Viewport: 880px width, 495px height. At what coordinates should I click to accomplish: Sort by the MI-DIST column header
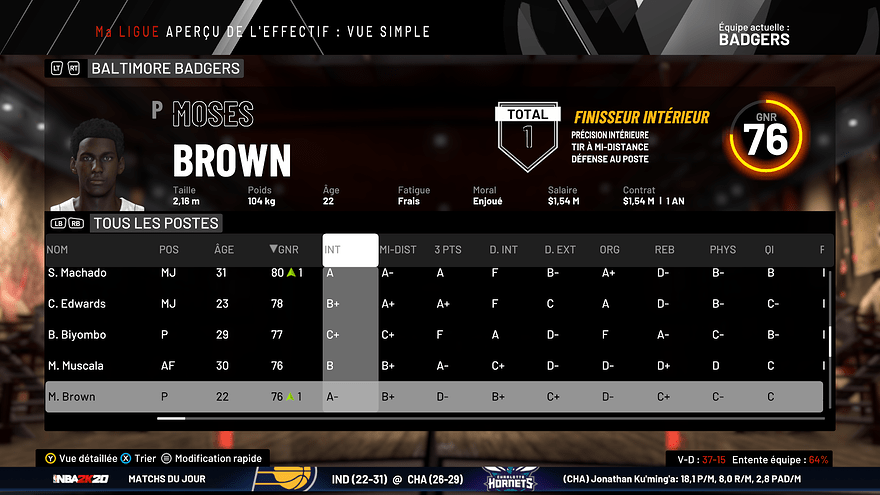pyautogui.click(x=398, y=249)
